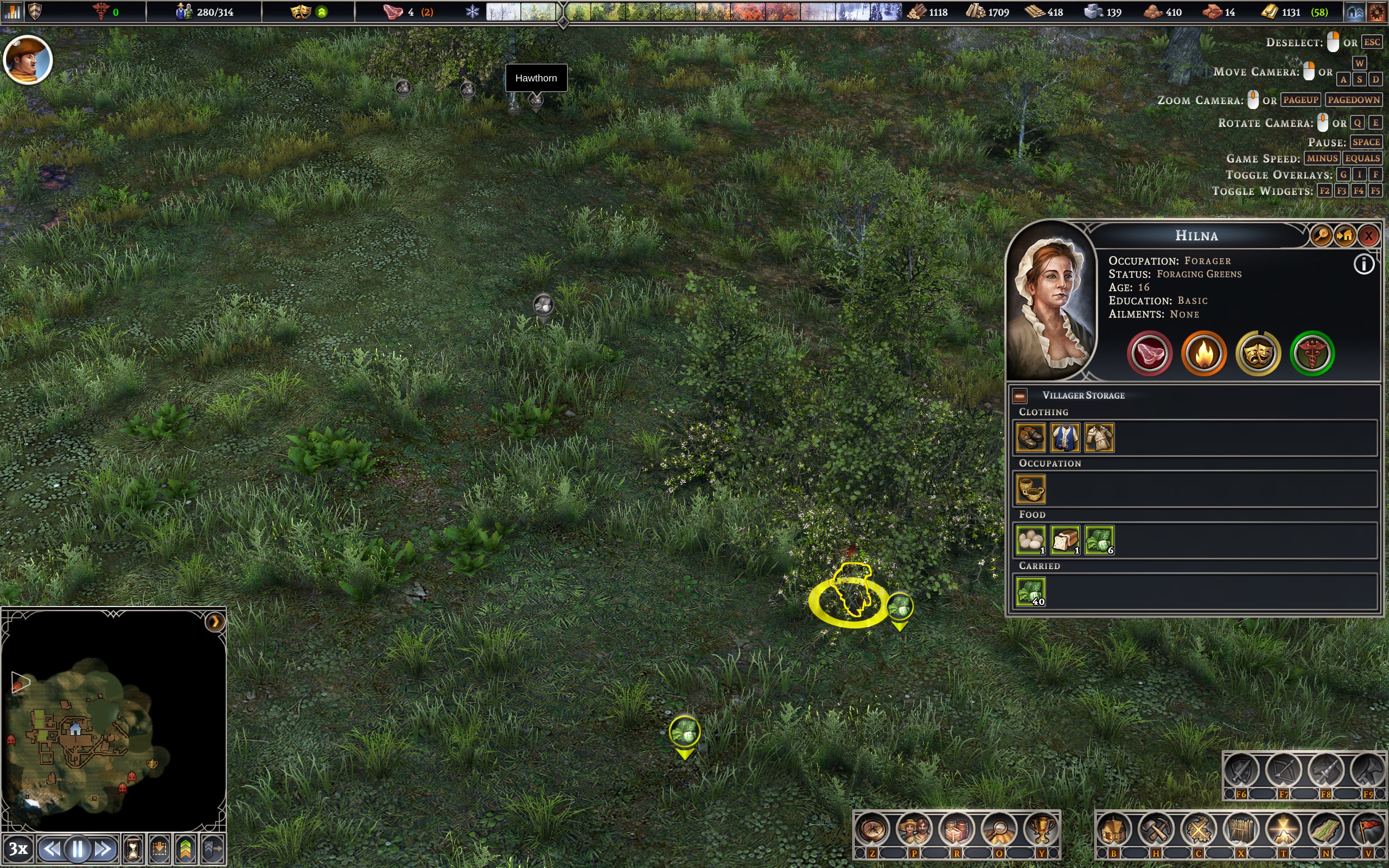Viewport: 1389px width, 868px height.
Task: Click the advisor portrait in the top-left corner
Action: 28,60
